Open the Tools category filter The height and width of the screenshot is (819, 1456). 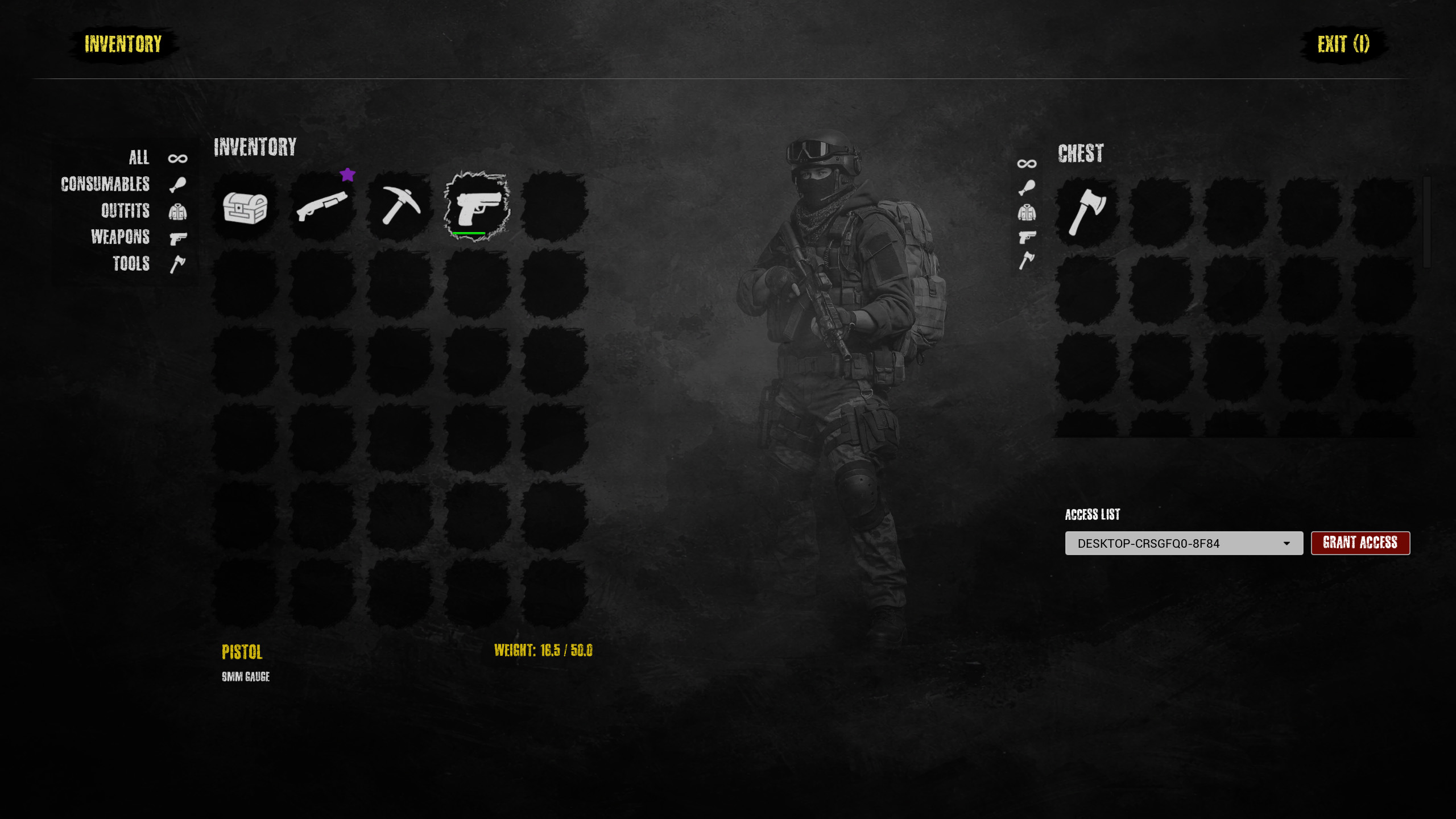(131, 264)
